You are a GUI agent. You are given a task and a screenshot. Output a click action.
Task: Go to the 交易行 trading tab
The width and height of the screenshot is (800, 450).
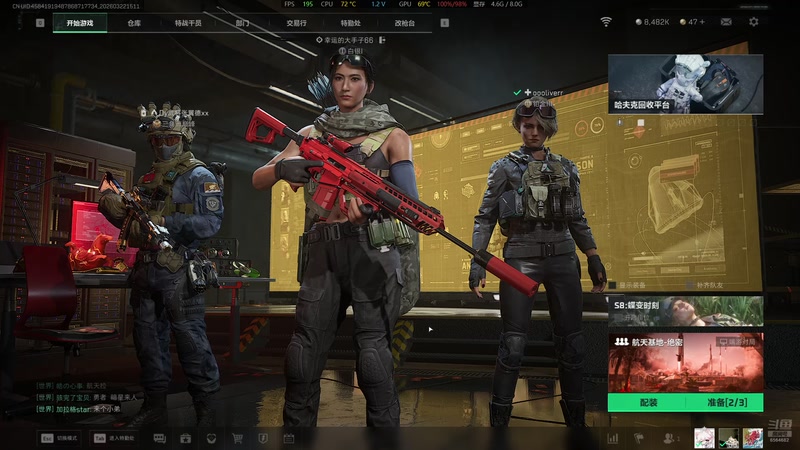click(x=296, y=22)
